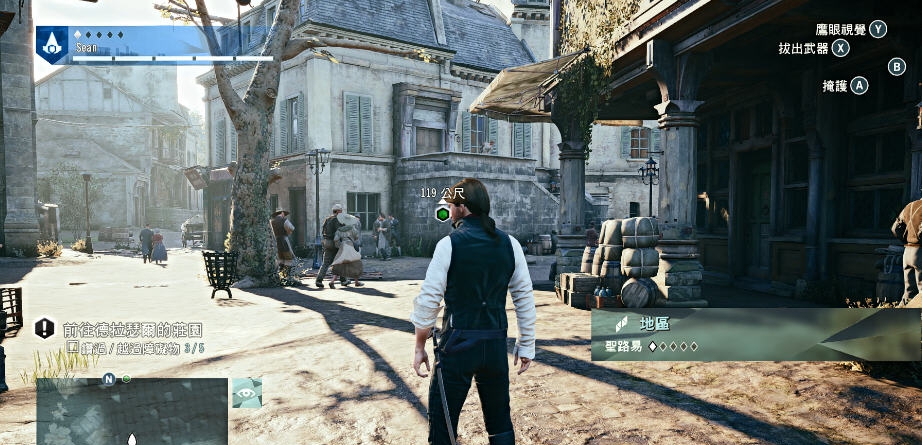This screenshot has height=445, width=922.
Task: Click the assassin insignia beside Sean's name
Action: coord(52,44)
